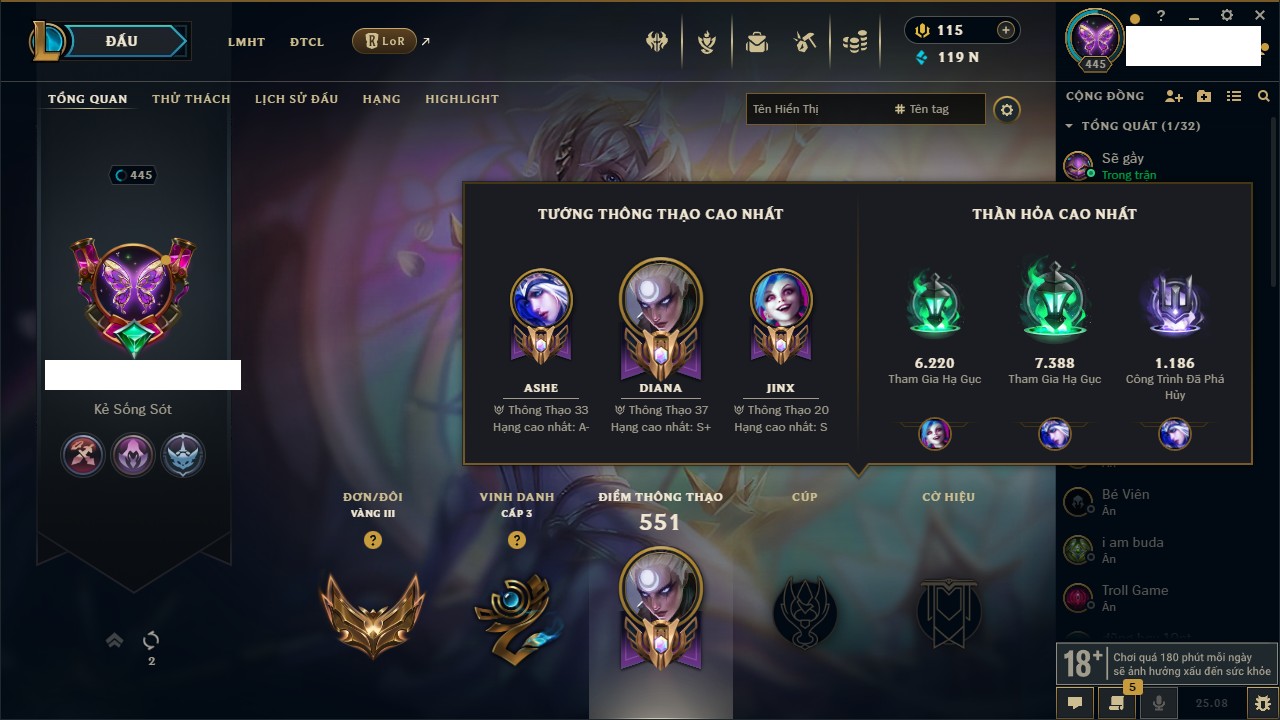Open profile settings gear icon
This screenshot has height=720, width=1280.
click(x=1007, y=110)
